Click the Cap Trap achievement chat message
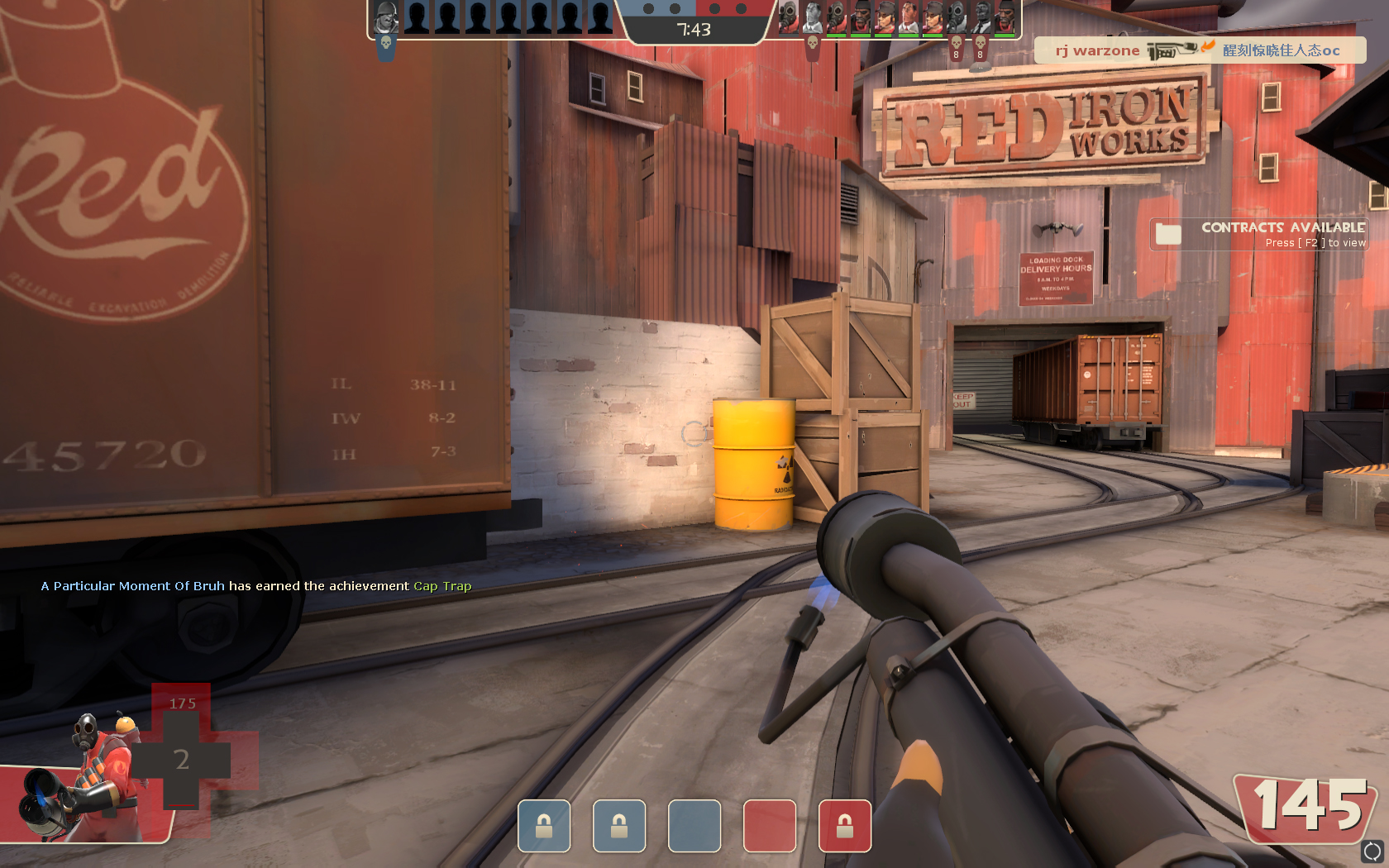 tap(256, 586)
